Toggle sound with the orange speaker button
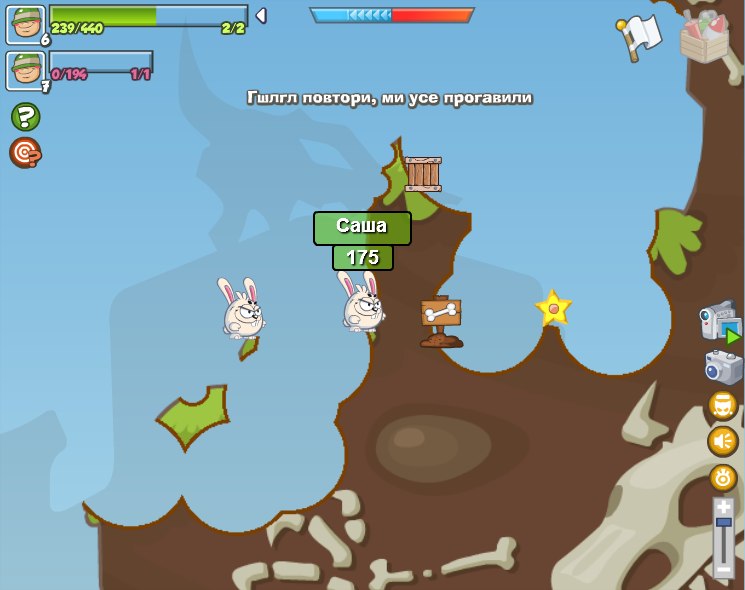 point(723,441)
